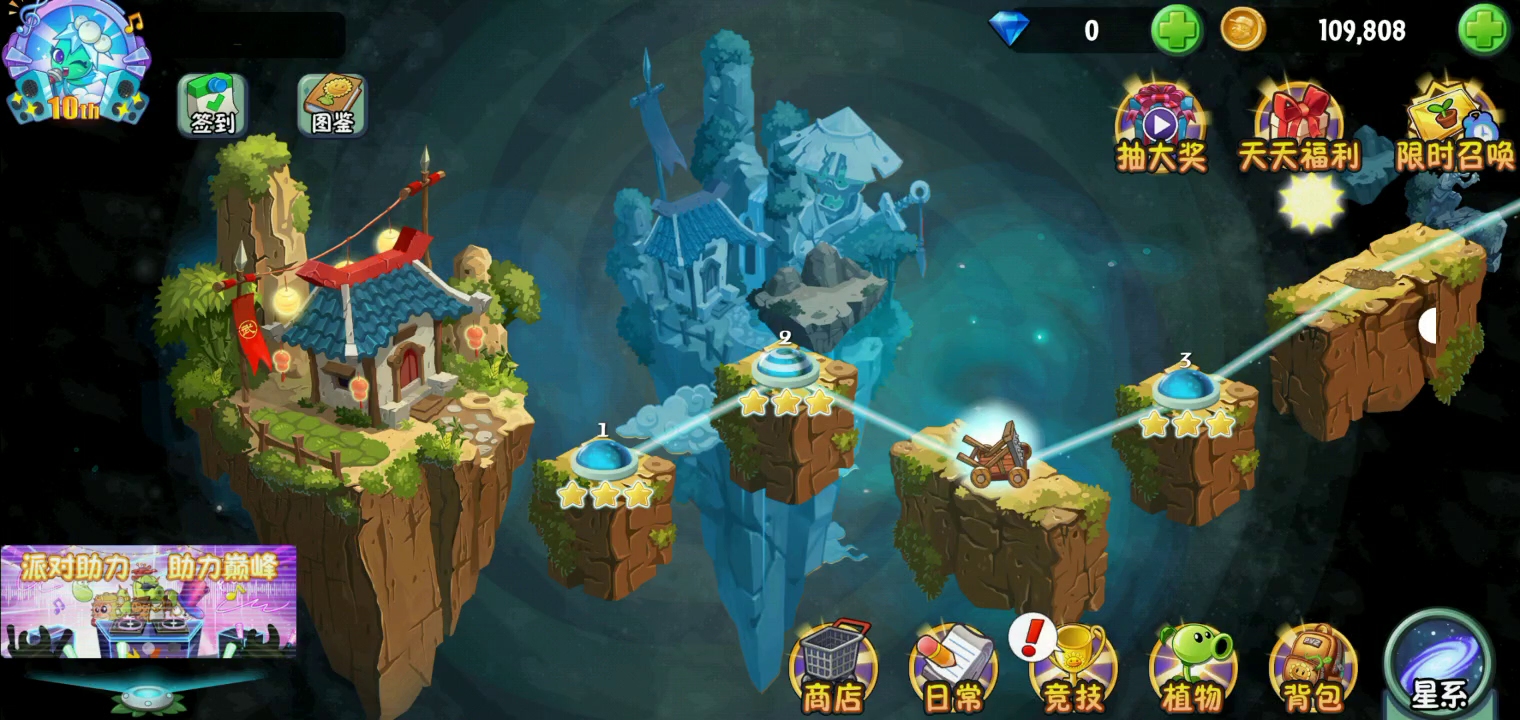
Task: Open the 签到 check-in button
Action: tap(212, 104)
